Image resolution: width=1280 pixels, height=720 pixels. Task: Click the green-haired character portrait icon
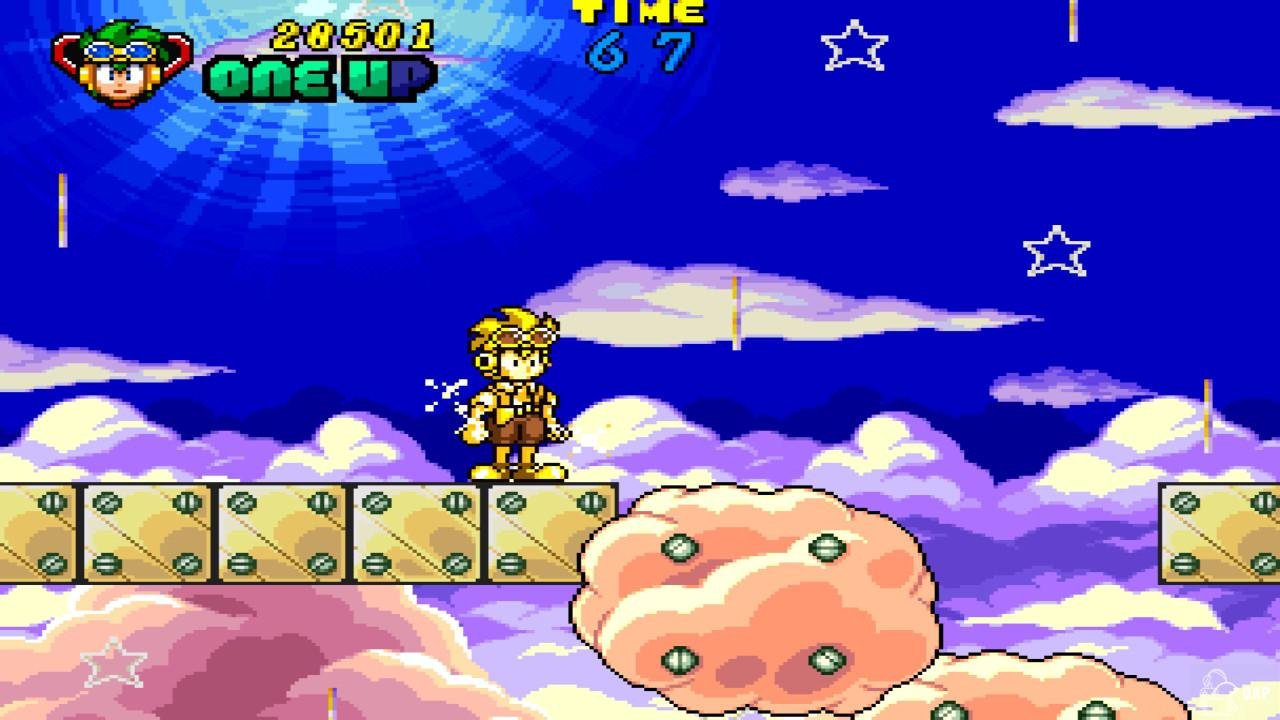coord(123,62)
